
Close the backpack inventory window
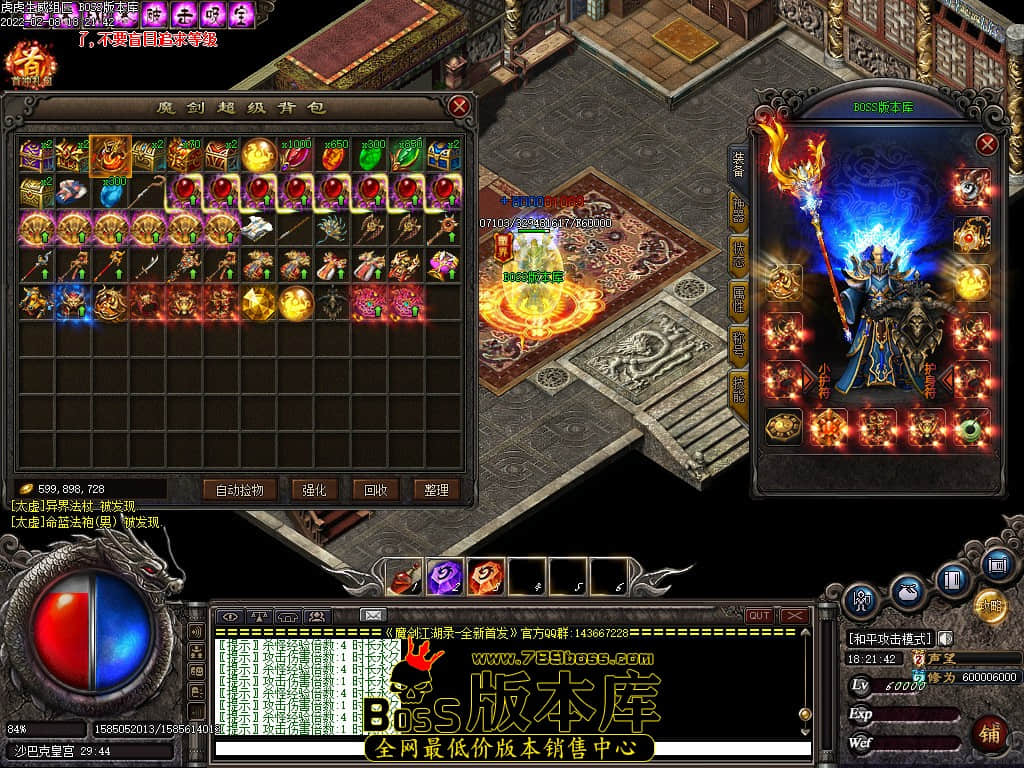click(x=459, y=106)
